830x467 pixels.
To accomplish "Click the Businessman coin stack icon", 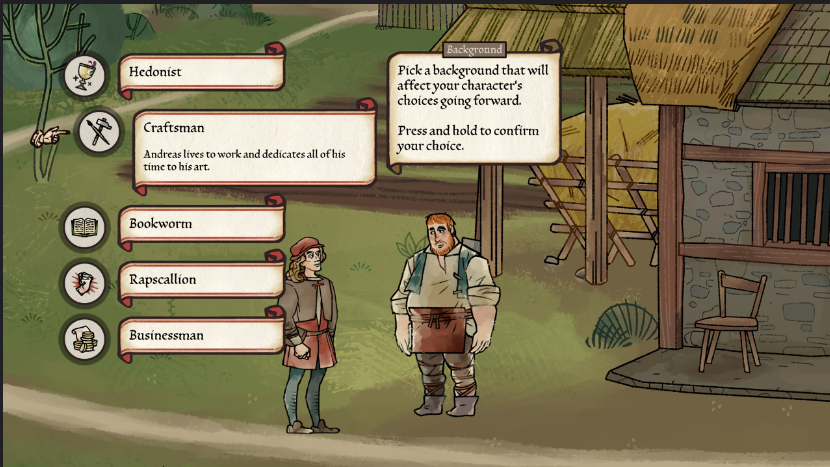I will (84, 339).
